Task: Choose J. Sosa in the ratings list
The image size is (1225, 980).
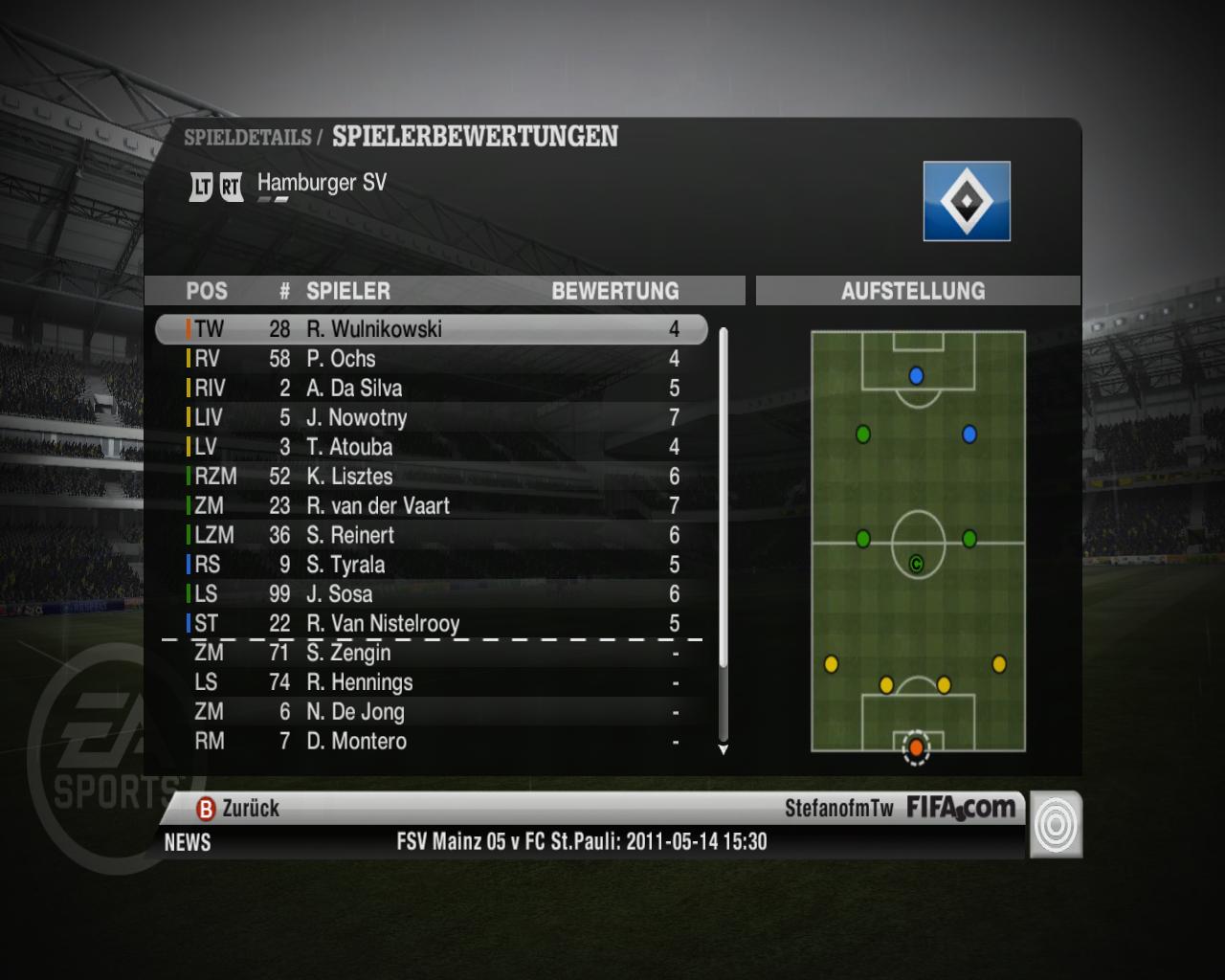Action: (431, 594)
